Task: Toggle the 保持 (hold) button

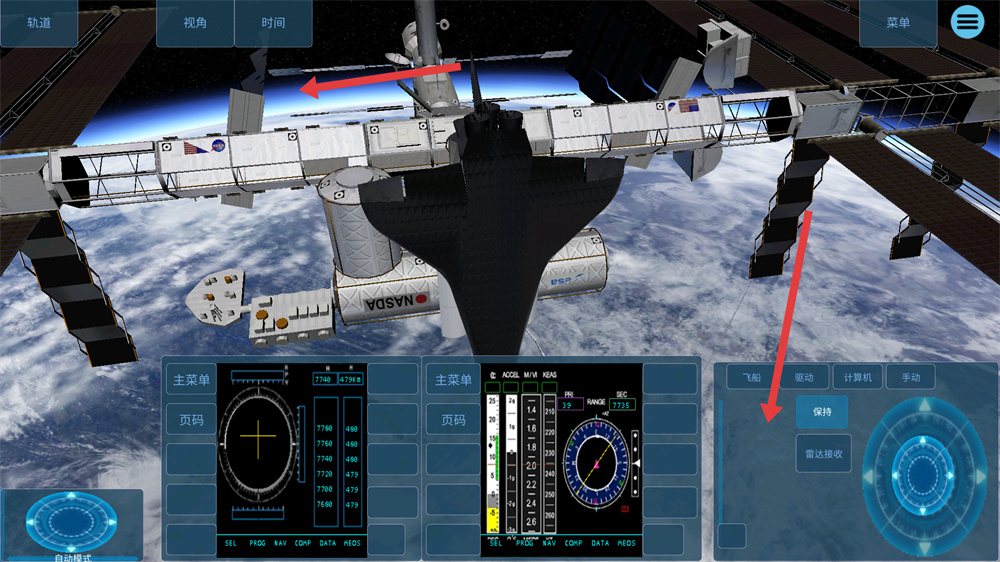Action: coord(822,411)
